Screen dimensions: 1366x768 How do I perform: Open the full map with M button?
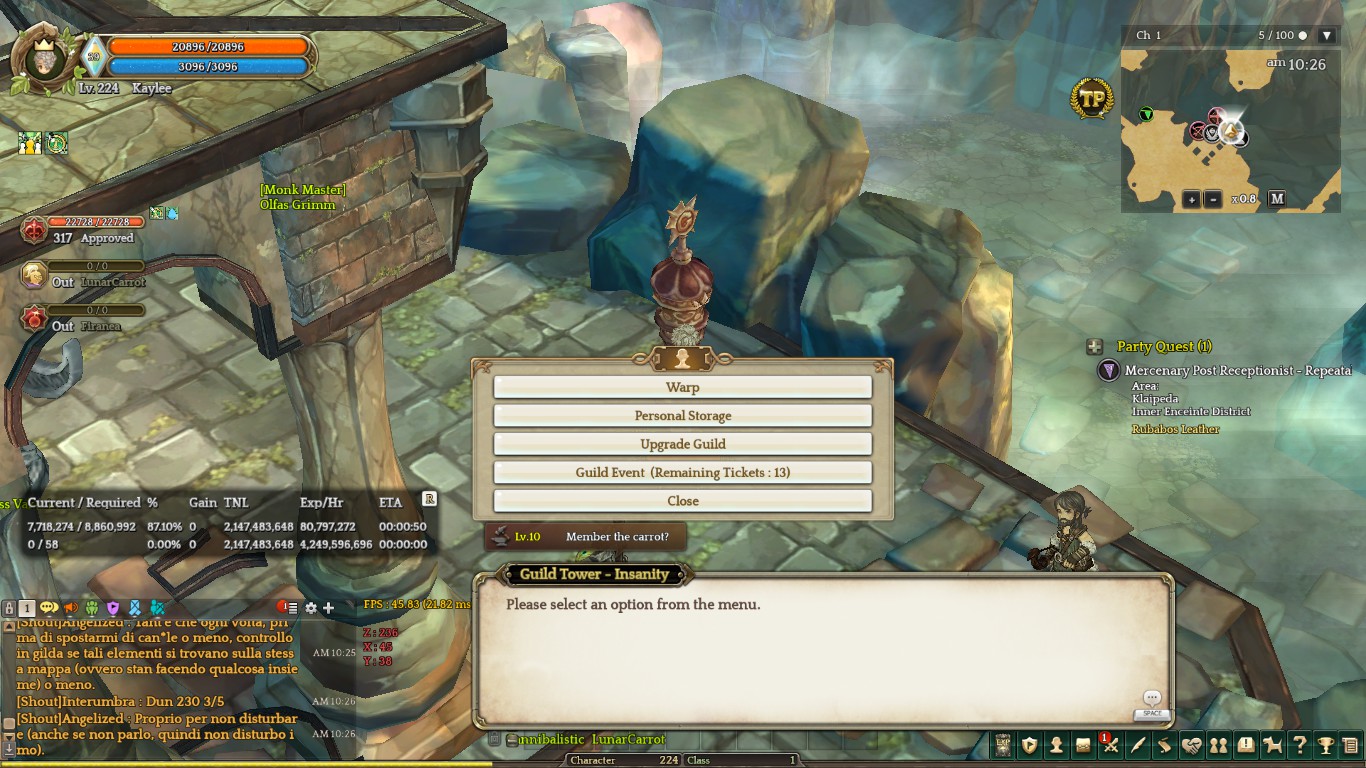(x=1277, y=198)
